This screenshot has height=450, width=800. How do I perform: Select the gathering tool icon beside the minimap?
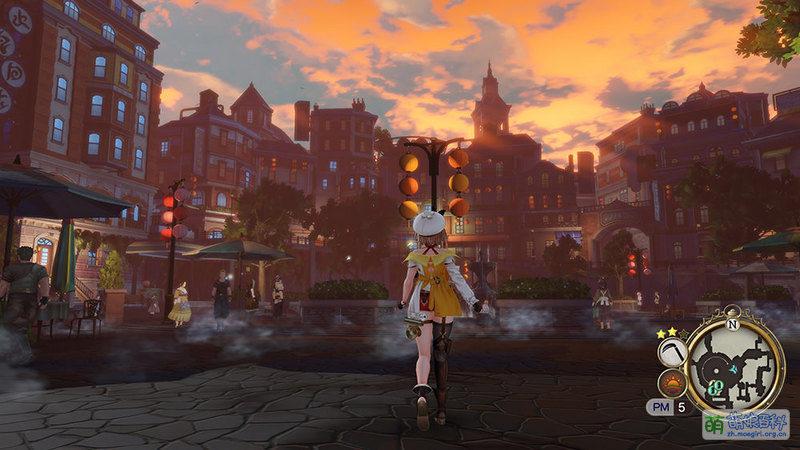tap(673, 351)
